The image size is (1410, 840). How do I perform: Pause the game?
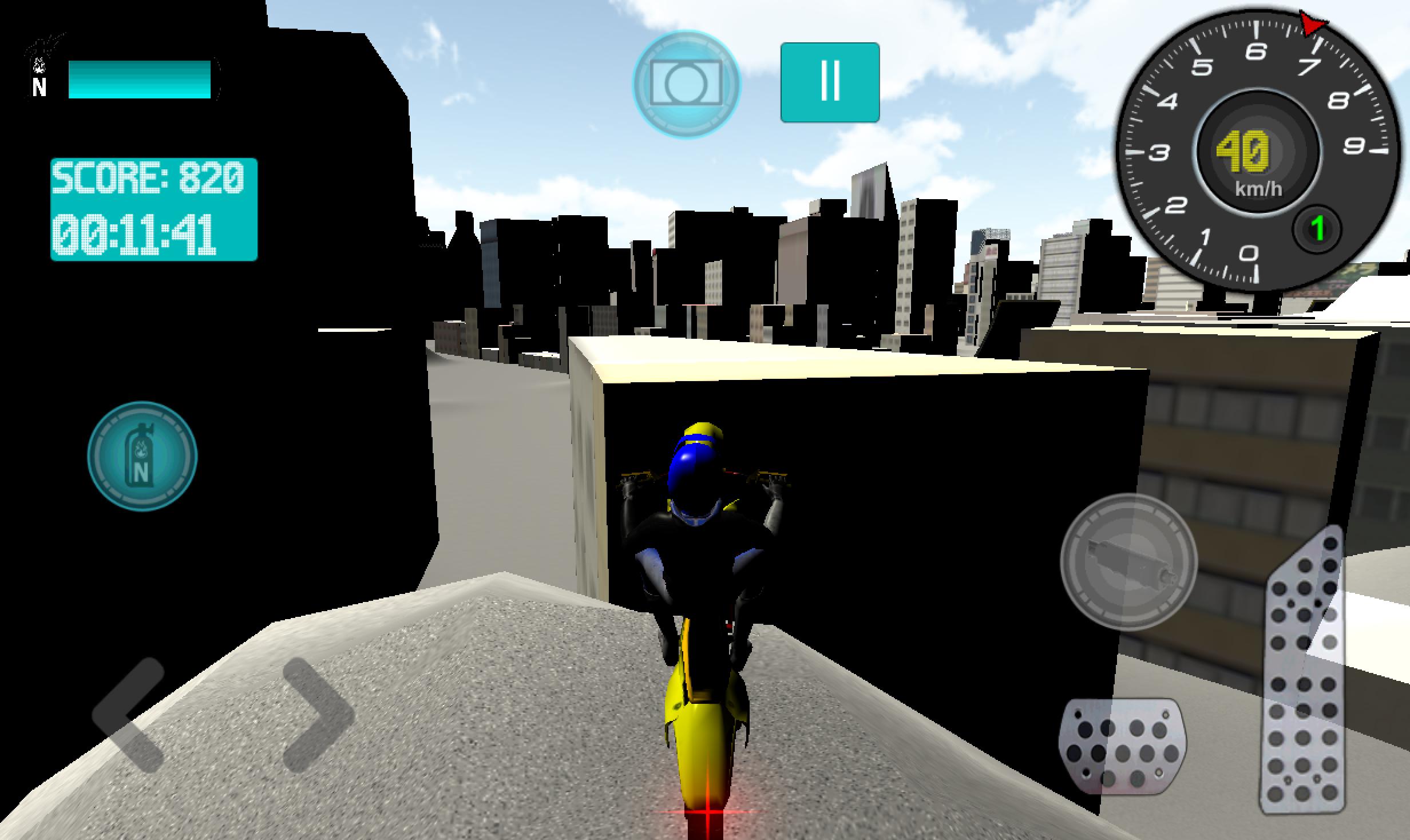click(x=831, y=81)
